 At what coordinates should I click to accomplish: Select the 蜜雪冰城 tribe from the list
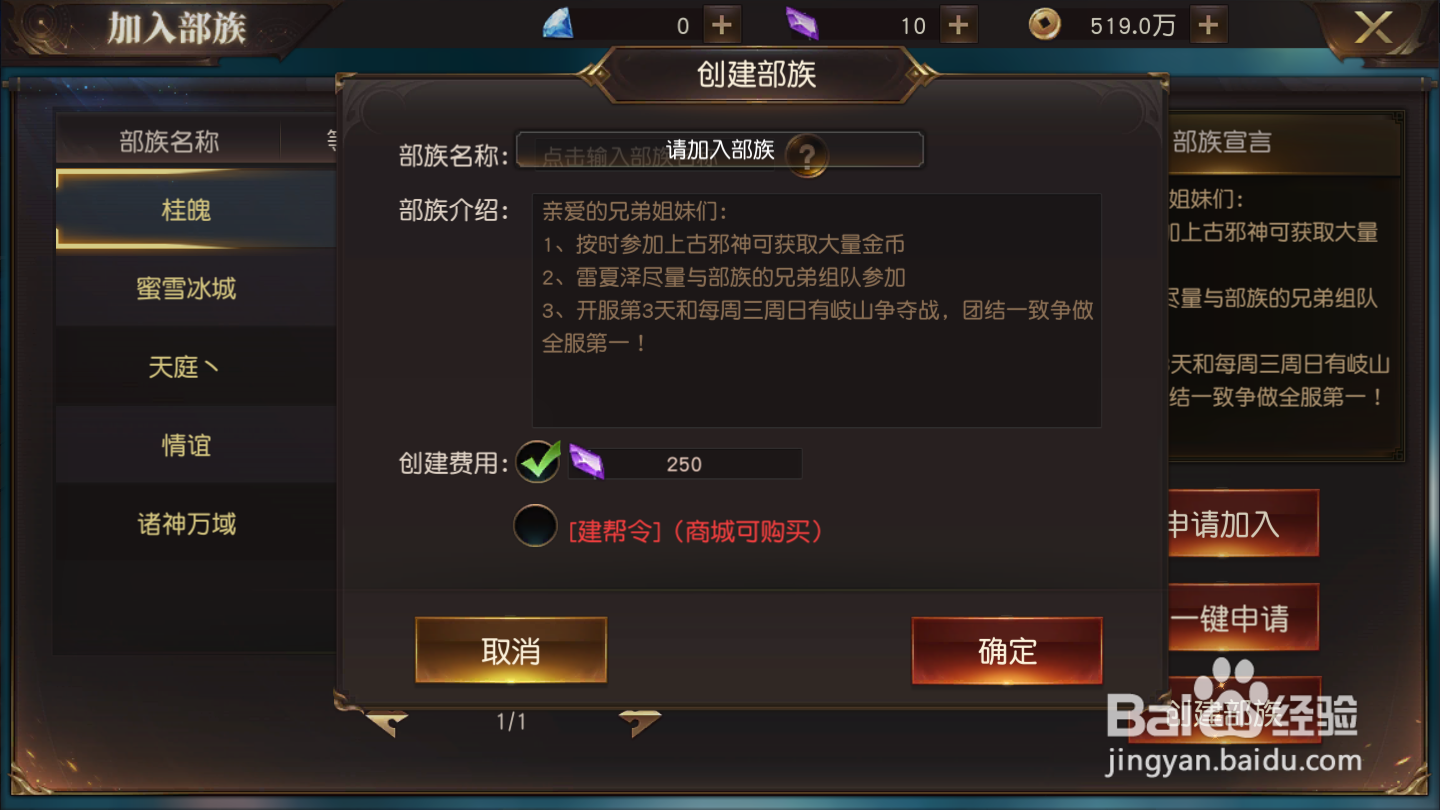tap(185, 288)
